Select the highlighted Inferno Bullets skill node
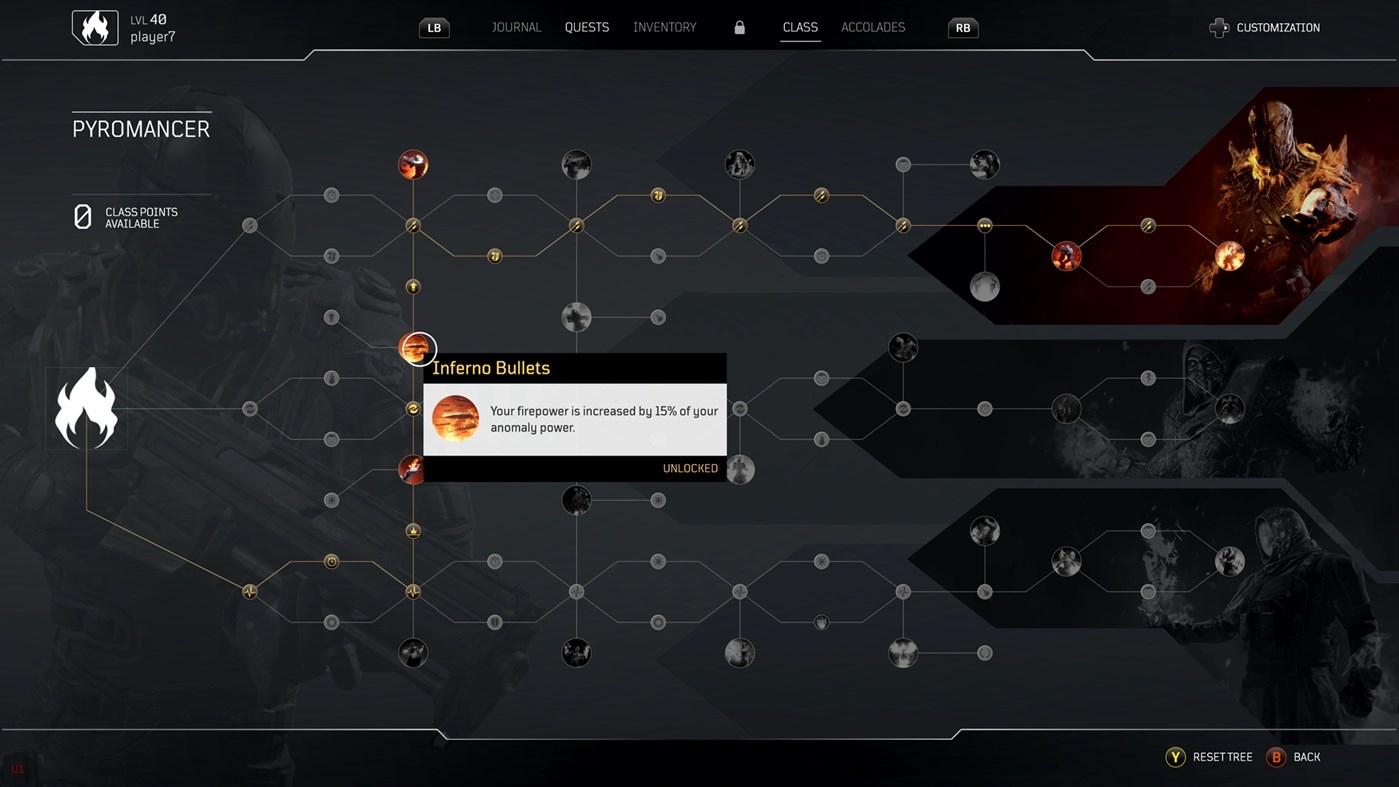The image size is (1399, 787). [x=413, y=349]
